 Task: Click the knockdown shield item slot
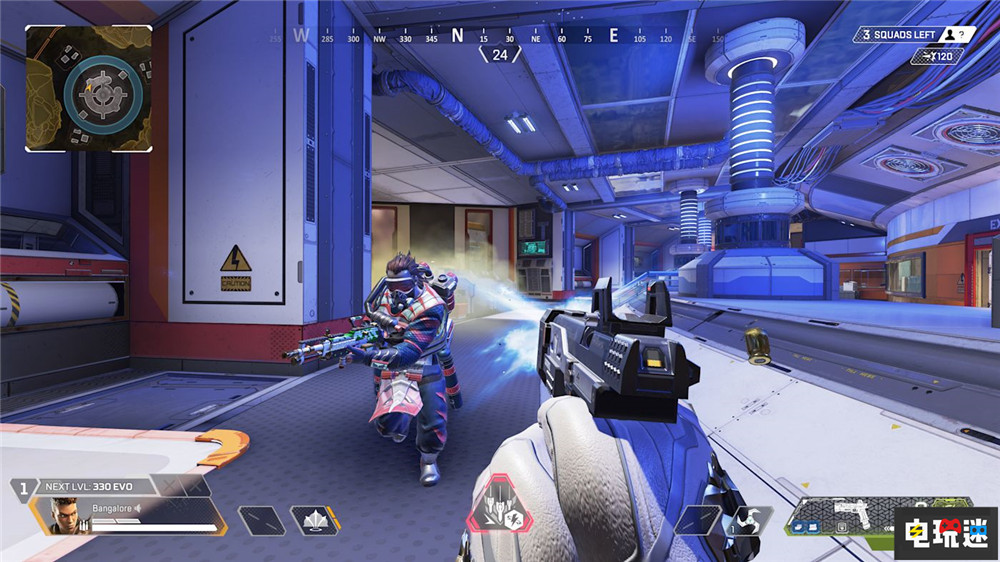[314, 521]
